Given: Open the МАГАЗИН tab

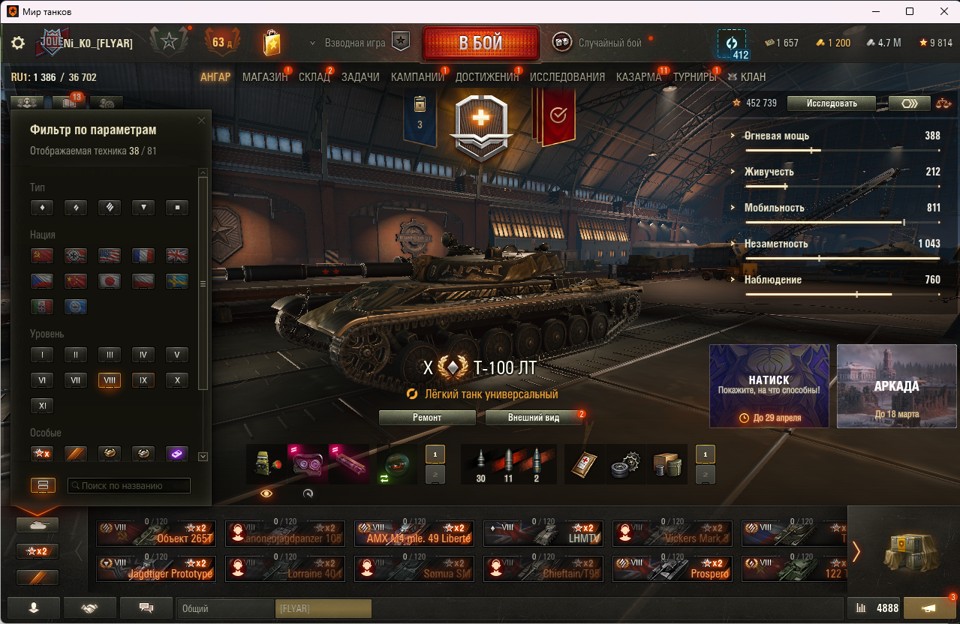Looking at the screenshot, I should [265, 77].
